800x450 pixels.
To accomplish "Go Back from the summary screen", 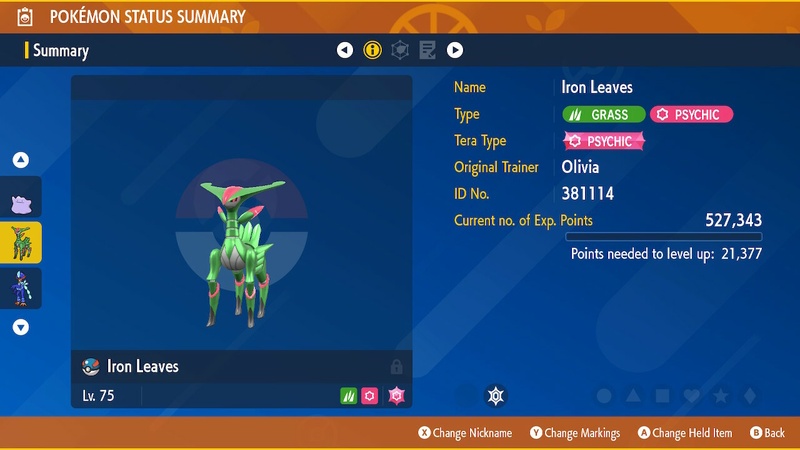I will [767, 433].
